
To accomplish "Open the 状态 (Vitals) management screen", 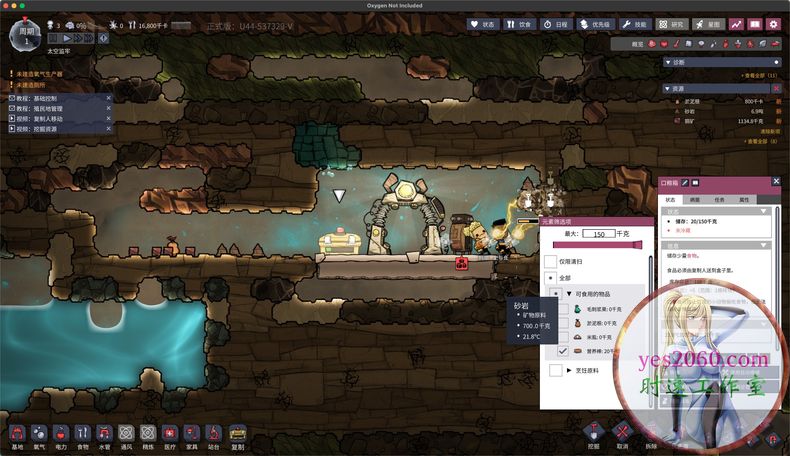I will pos(482,24).
